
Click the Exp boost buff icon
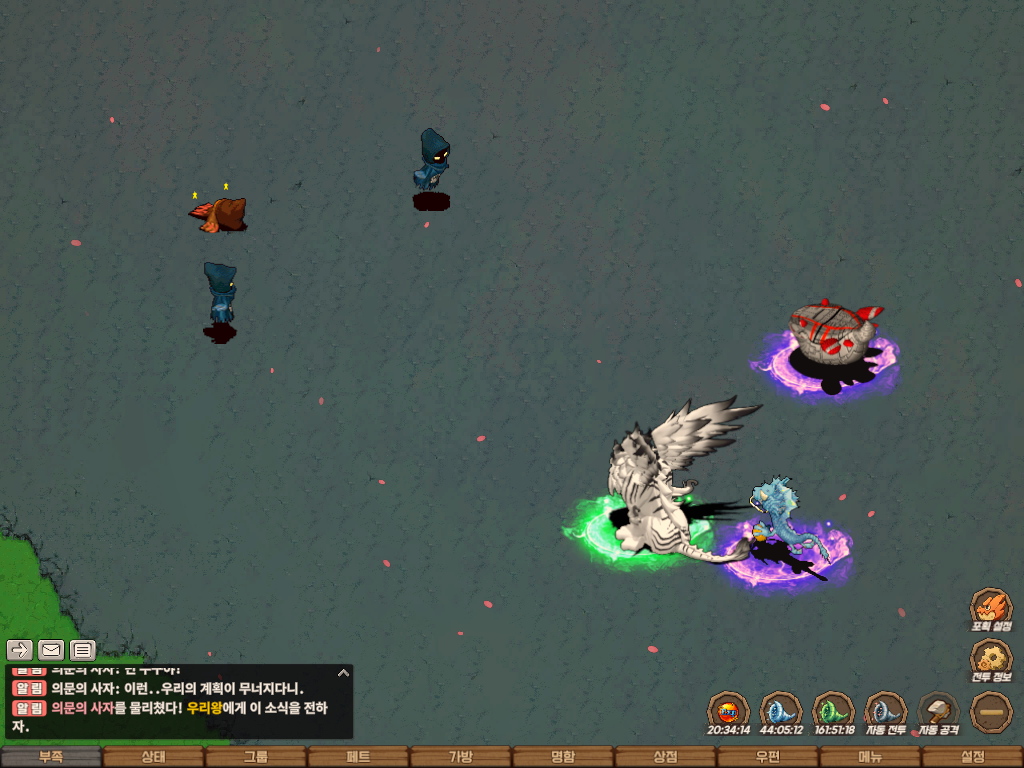coord(728,711)
